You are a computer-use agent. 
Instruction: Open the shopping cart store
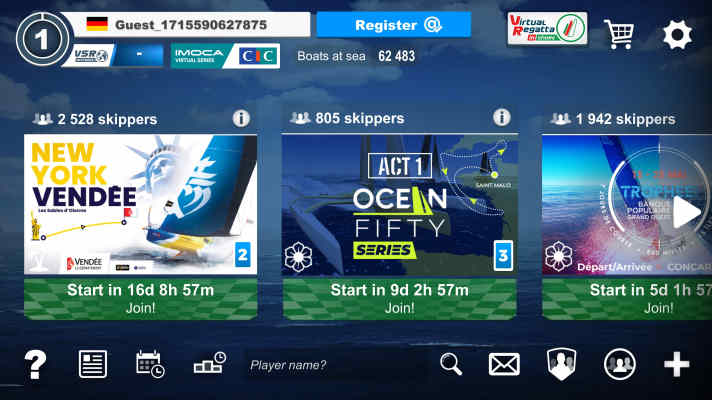[x=619, y=35]
